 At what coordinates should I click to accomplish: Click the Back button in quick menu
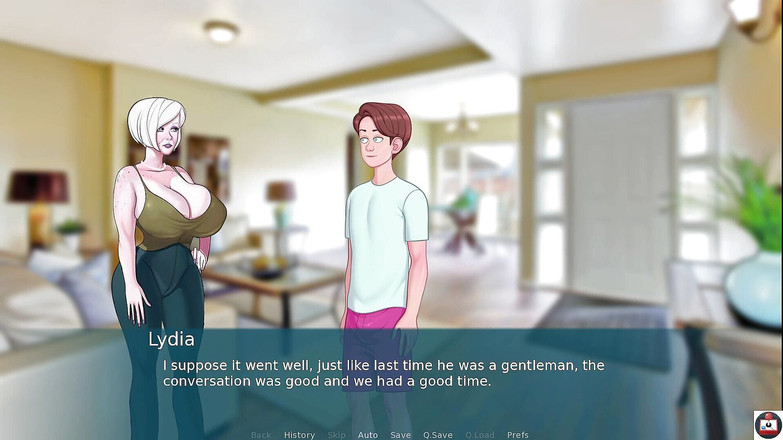261,435
